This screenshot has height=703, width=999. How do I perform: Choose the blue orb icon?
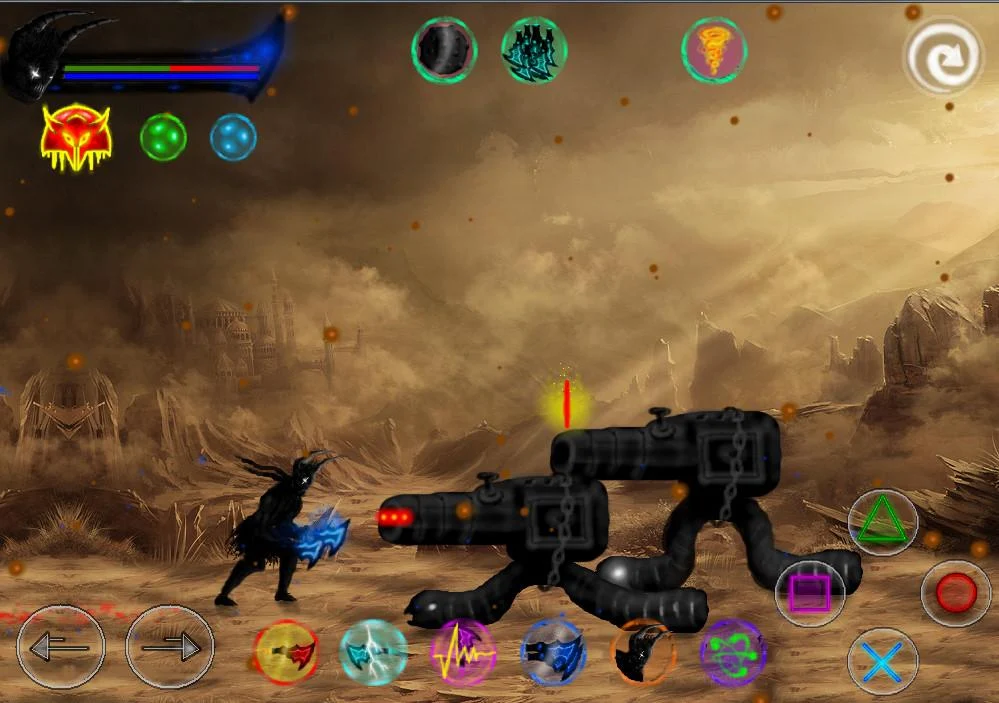[x=233, y=137]
